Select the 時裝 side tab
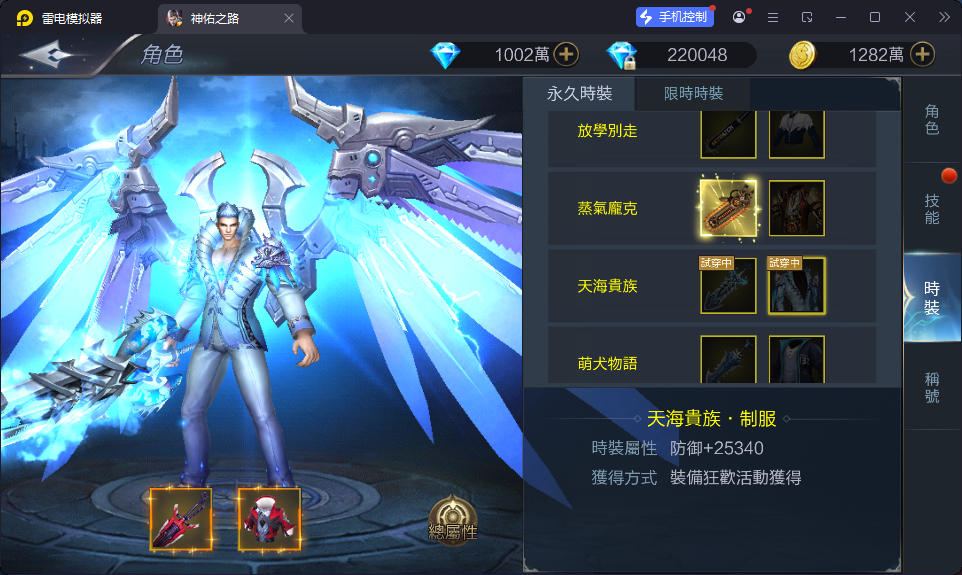Viewport: 962px width, 575px height. [x=932, y=298]
